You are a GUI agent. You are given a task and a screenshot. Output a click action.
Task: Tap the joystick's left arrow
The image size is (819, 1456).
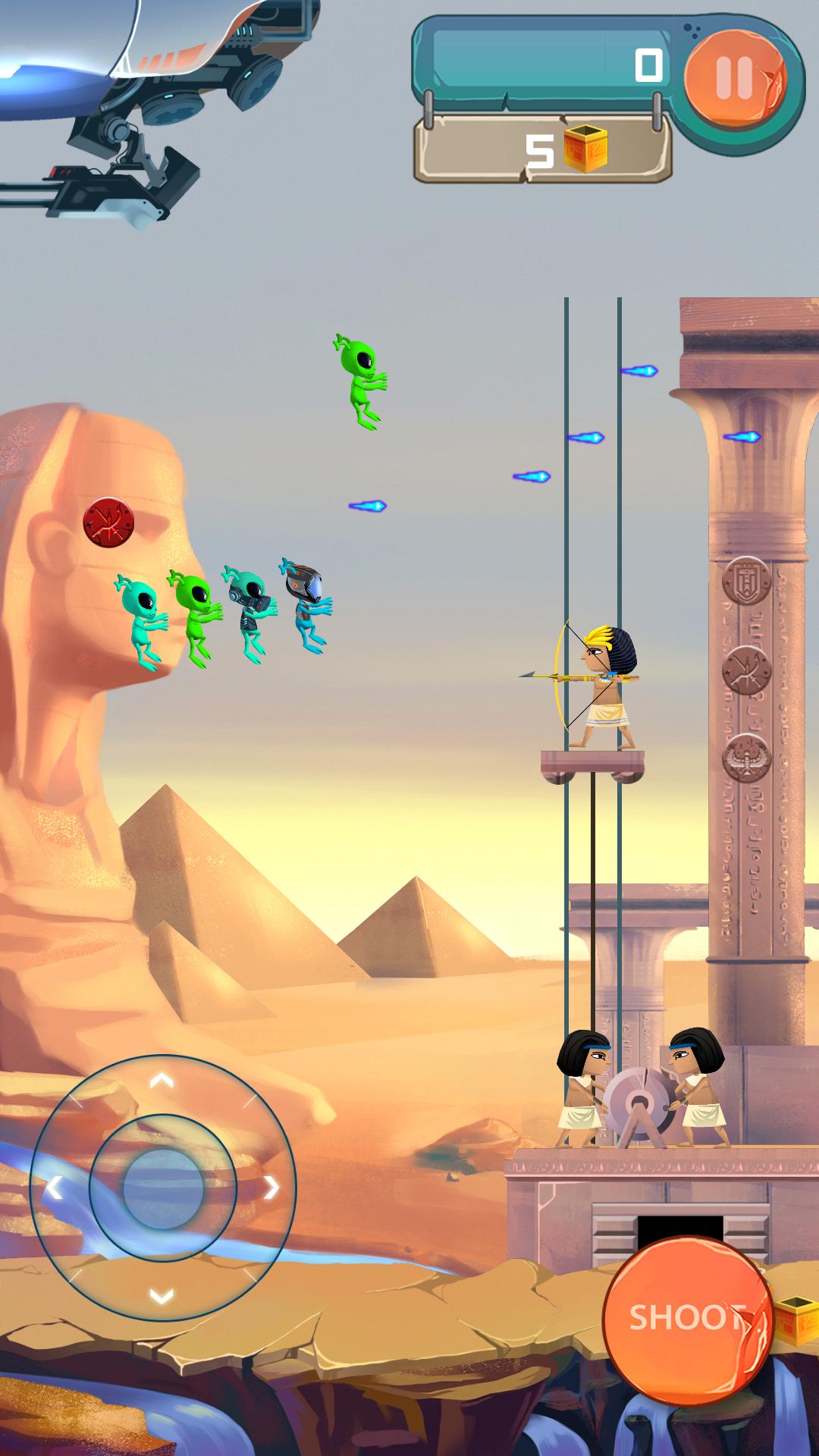click(x=54, y=1188)
